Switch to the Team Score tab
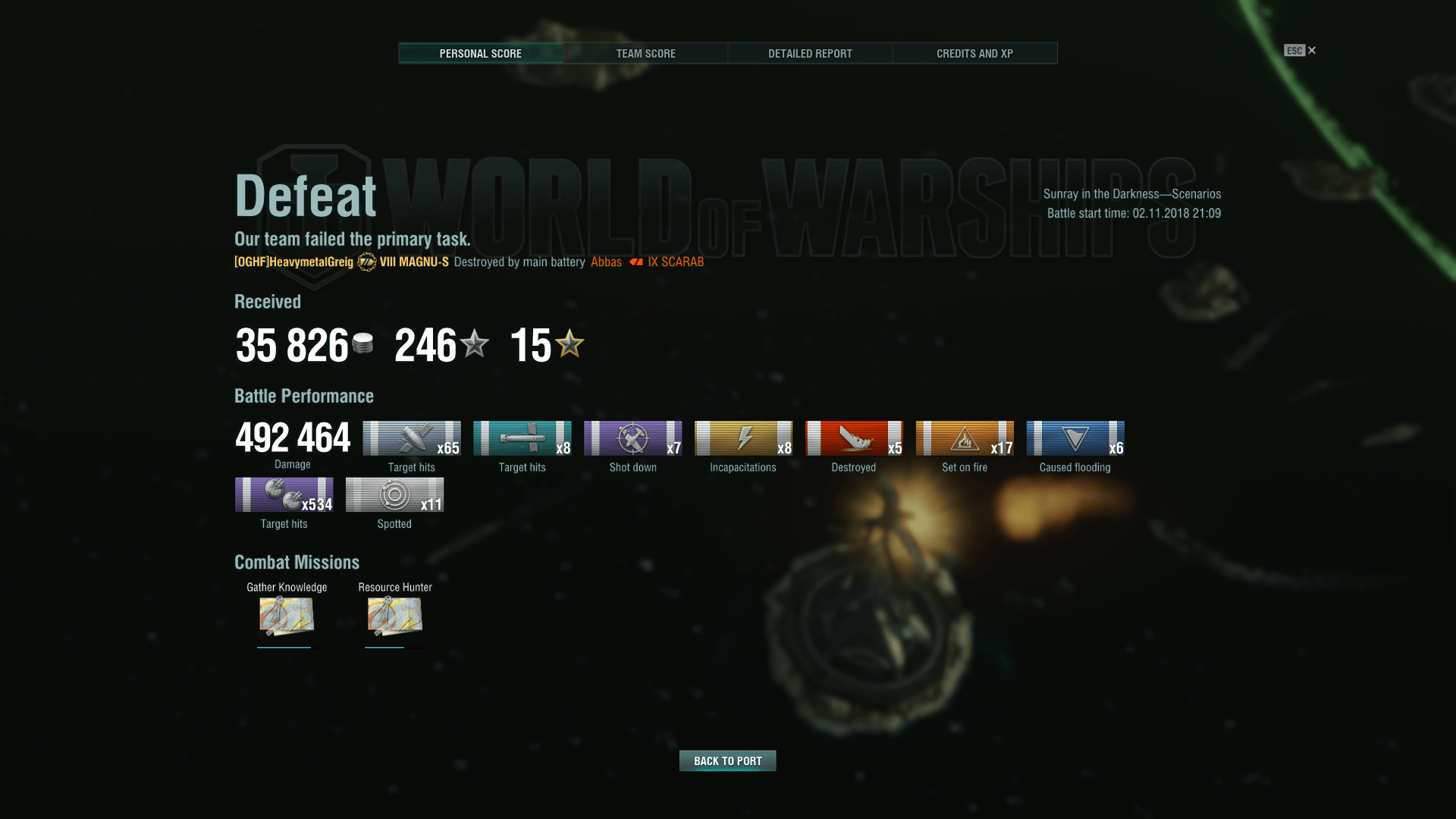The image size is (1456, 819). pyautogui.click(x=645, y=53)
